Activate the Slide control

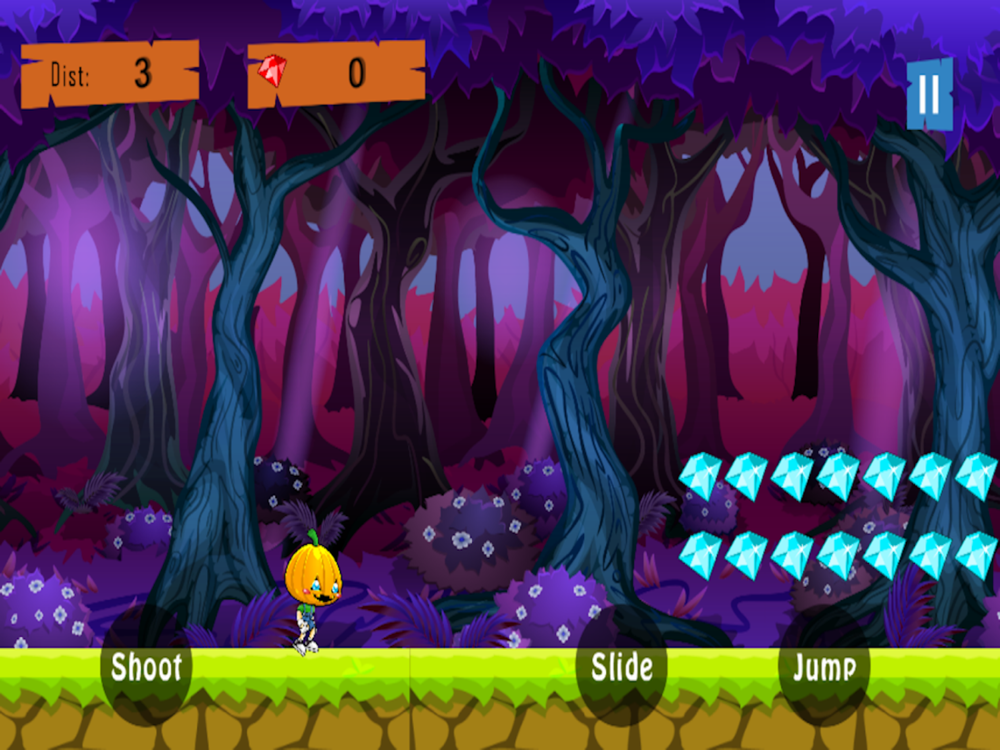[x=622, y=667]
